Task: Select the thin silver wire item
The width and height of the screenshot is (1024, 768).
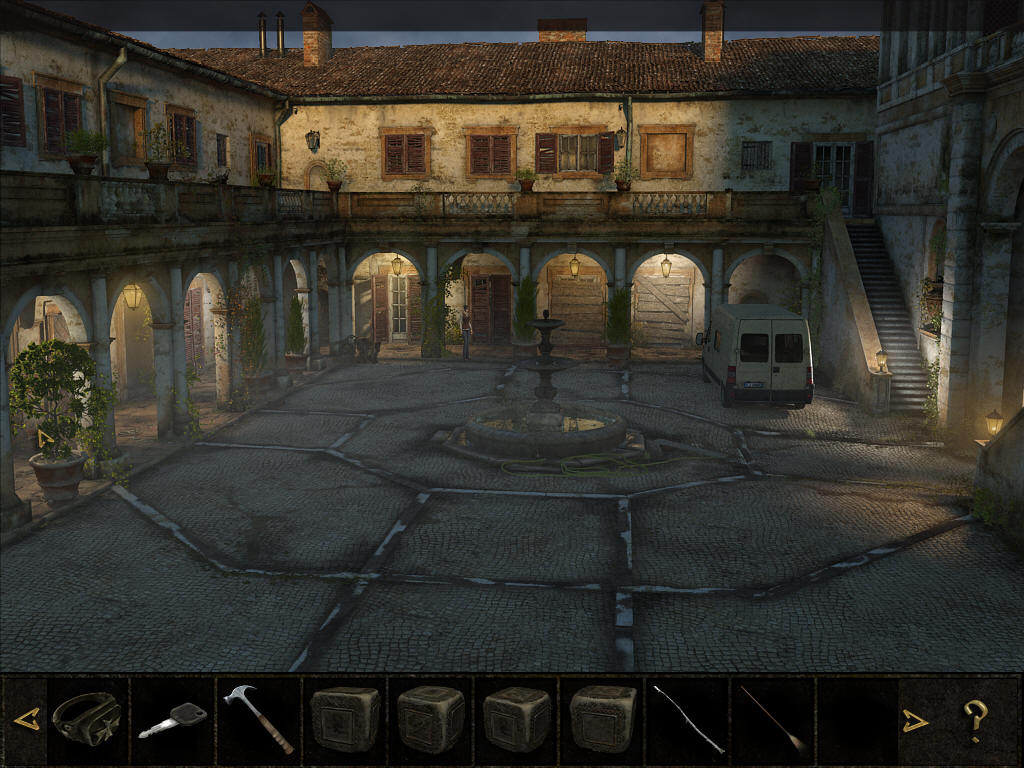Action: coord(689,719)
